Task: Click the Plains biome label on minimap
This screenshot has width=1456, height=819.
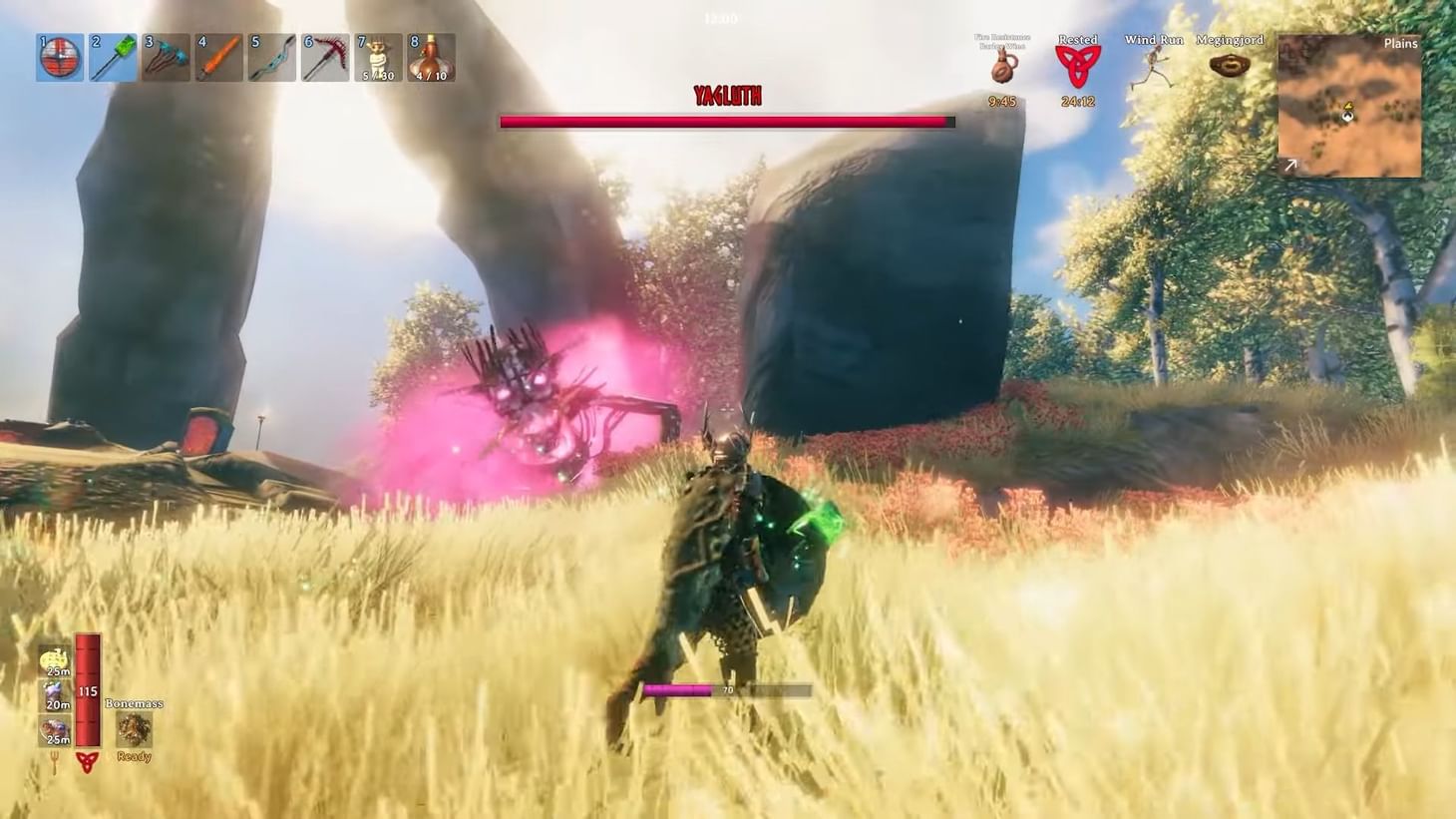Action: coord(1399,43)
